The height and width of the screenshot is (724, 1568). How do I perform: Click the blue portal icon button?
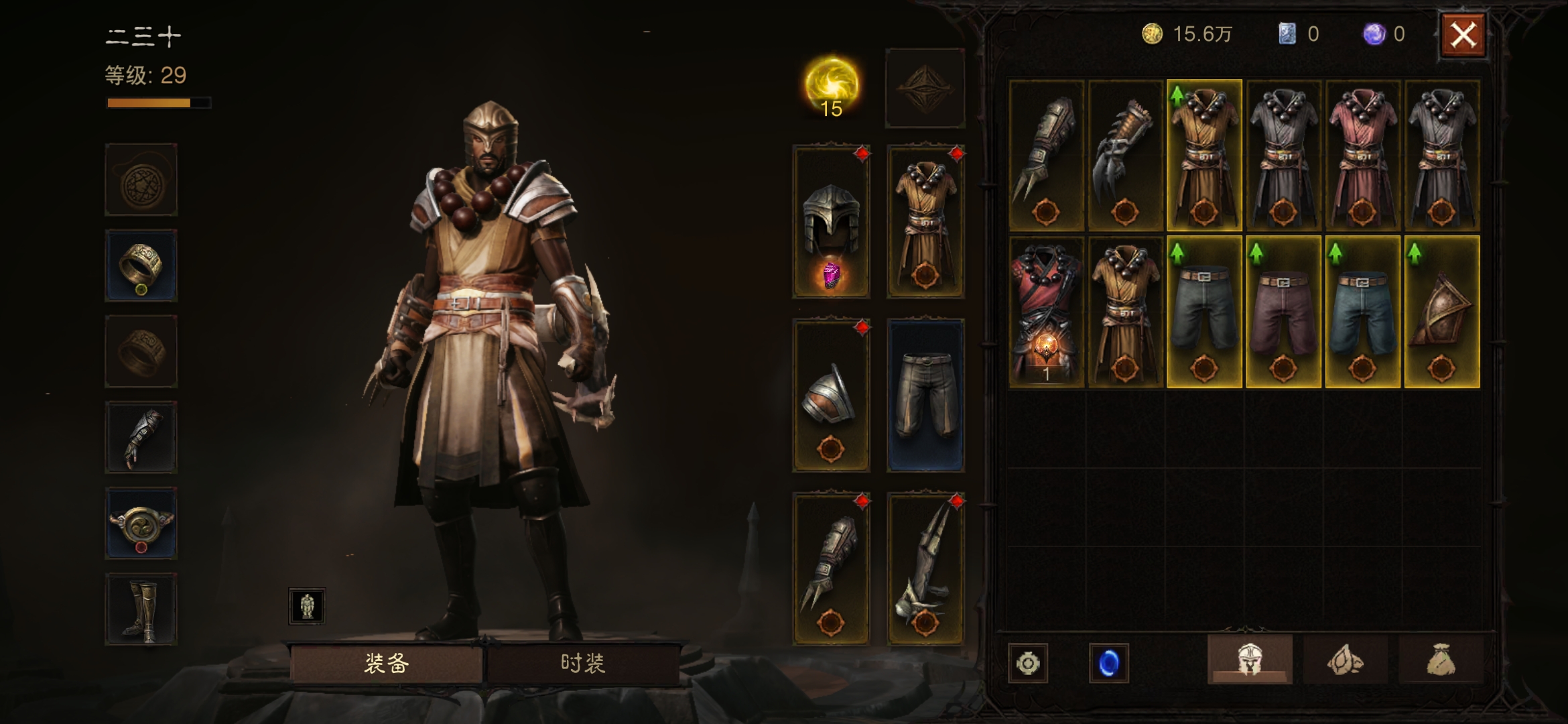(x=1108, y=663)
